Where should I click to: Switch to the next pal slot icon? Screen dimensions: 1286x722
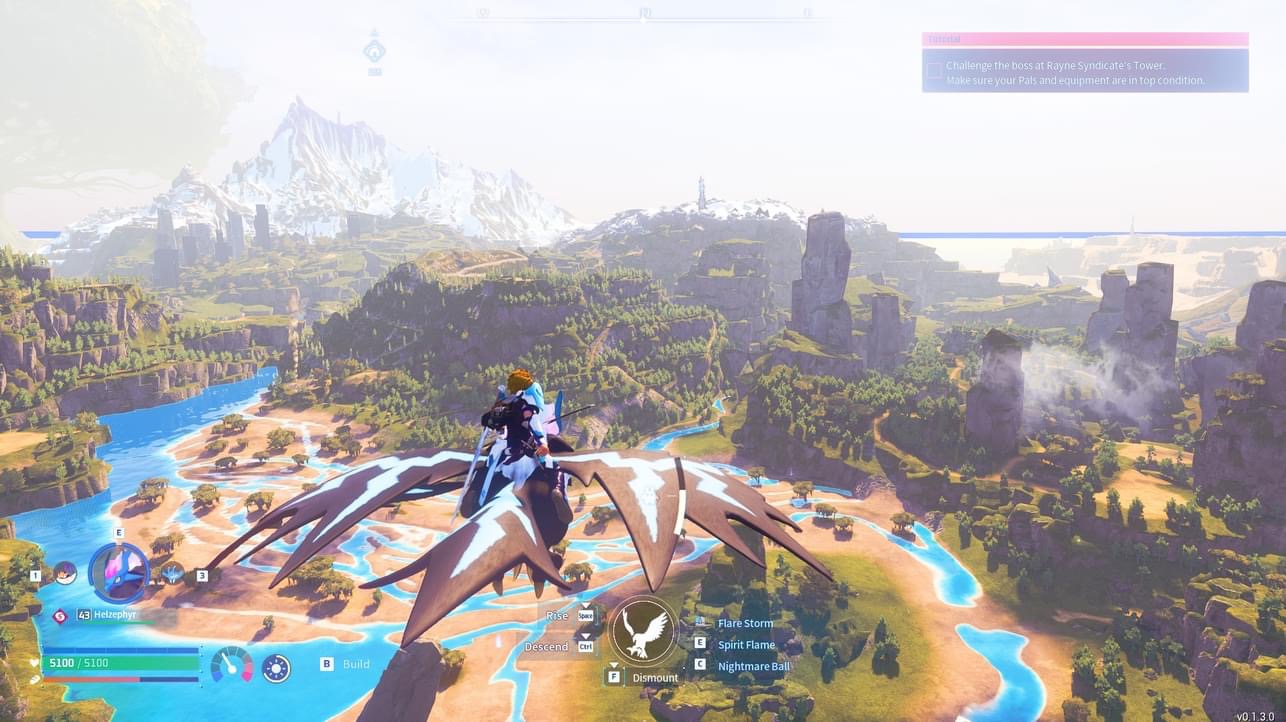tap(173, 573)
